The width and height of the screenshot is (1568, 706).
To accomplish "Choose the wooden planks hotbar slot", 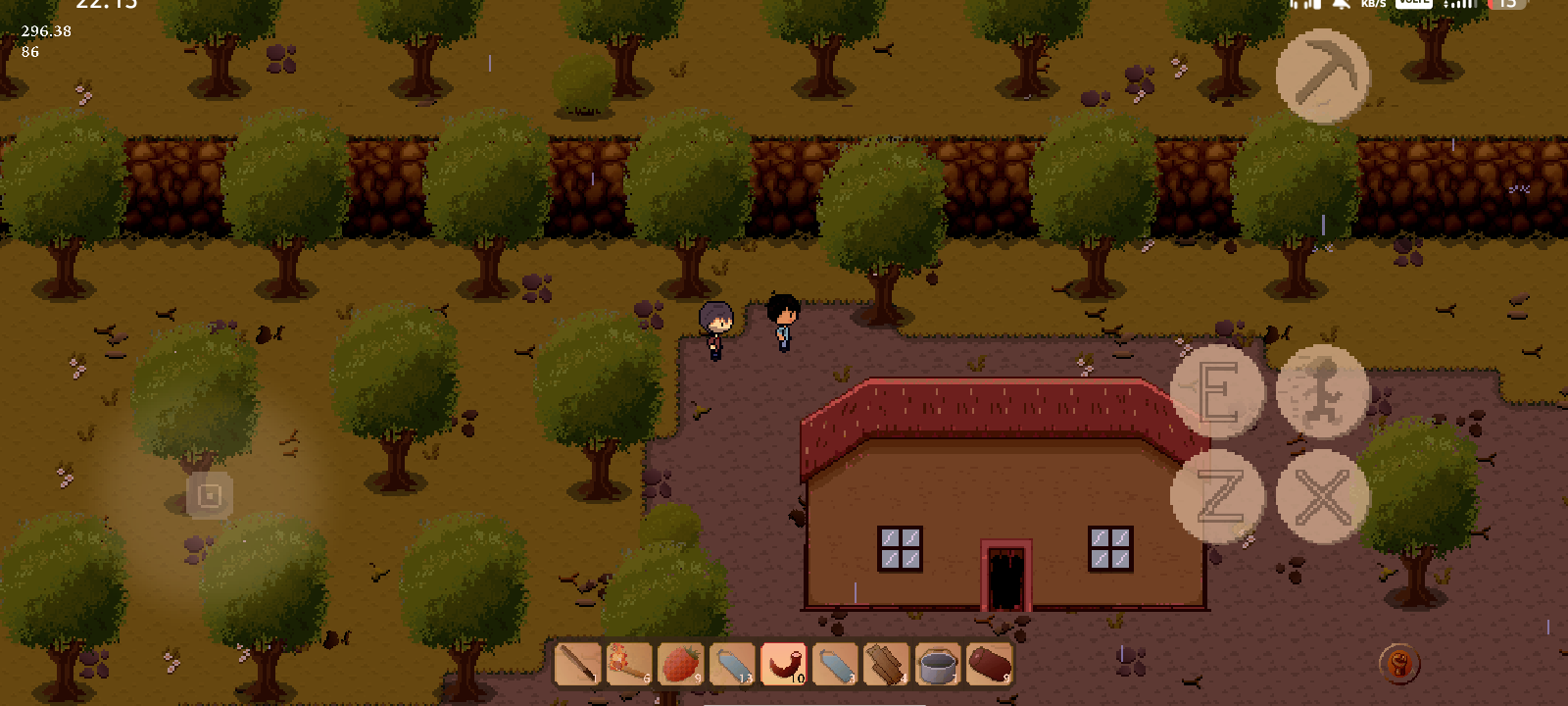I will coord(887,664).
